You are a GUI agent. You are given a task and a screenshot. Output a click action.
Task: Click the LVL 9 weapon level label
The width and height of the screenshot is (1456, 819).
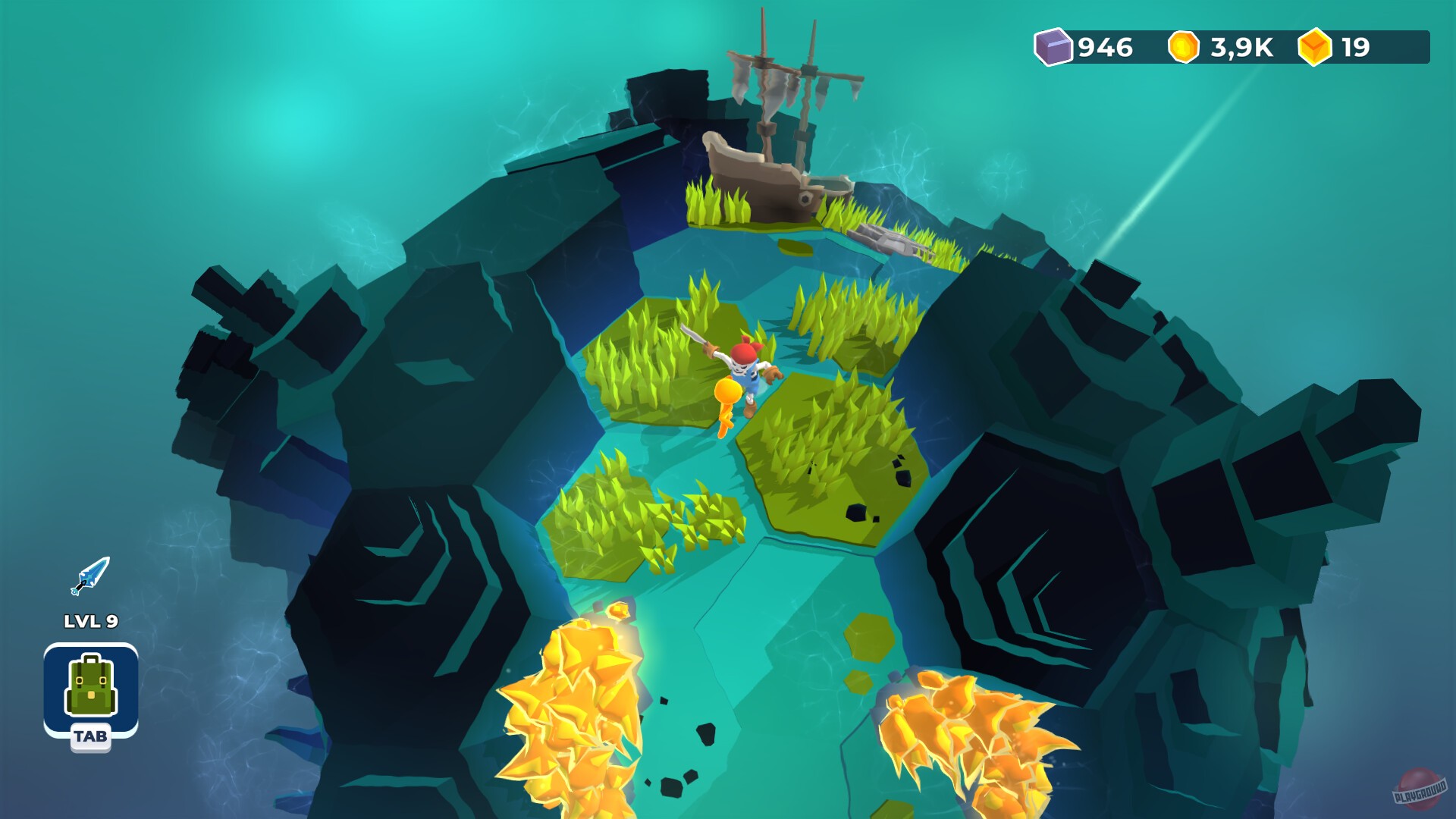[x=90, y=620]
